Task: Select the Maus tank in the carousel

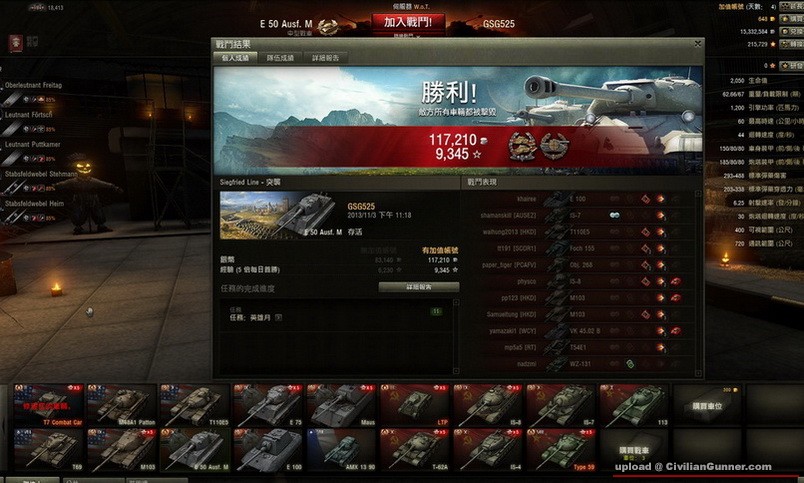Action: (x=342, y=405)
